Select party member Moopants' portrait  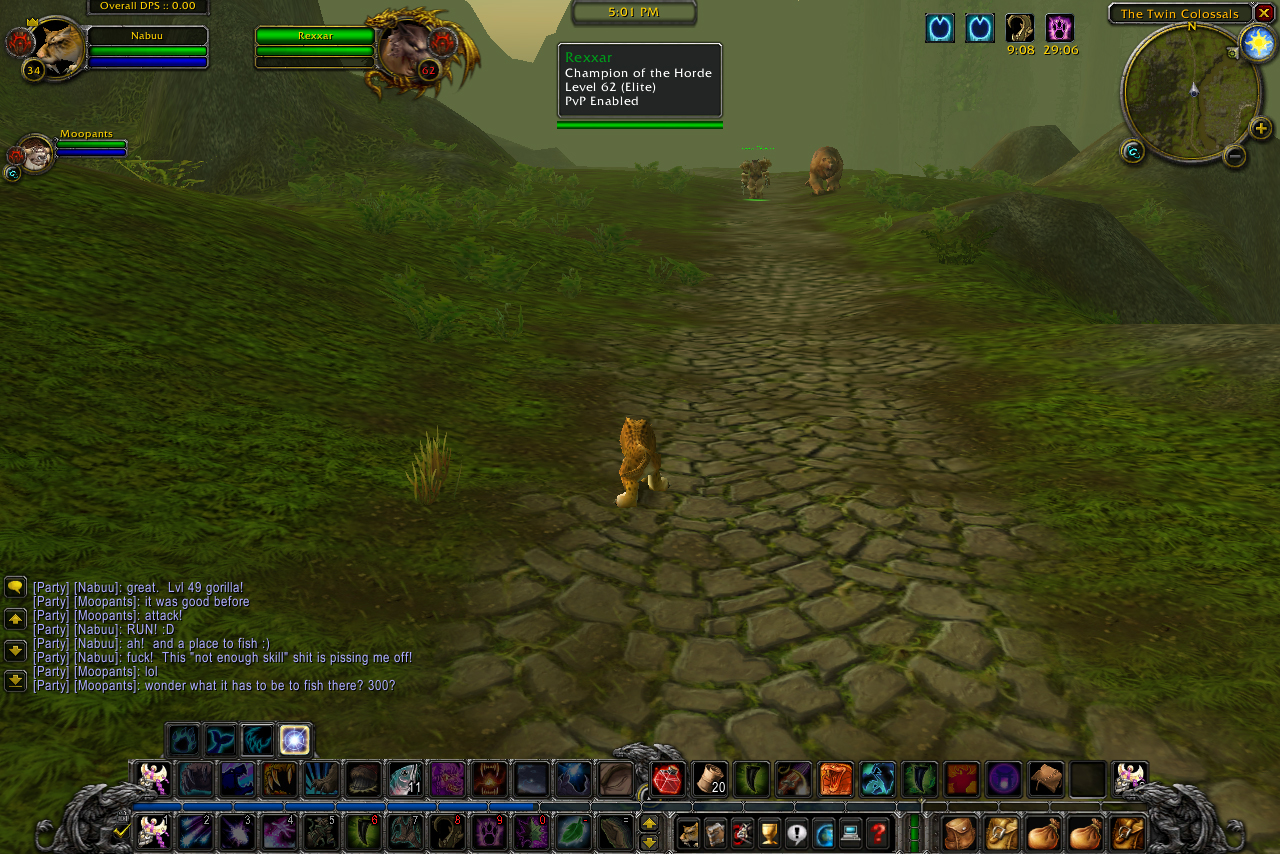(x=36, y=153)
